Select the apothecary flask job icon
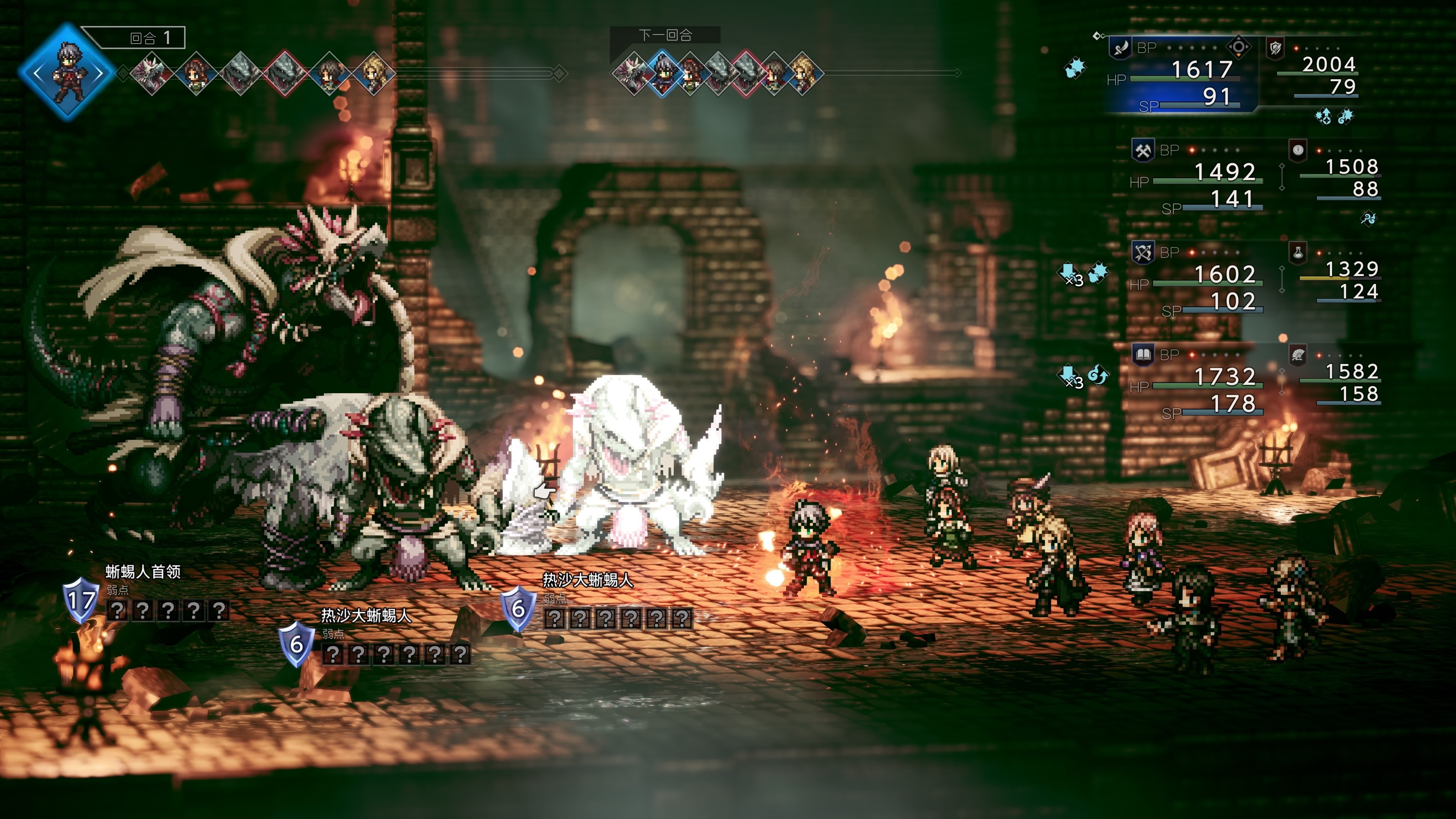The width and height of the screenshot is (1456, 819). [x=1298, y=252]
